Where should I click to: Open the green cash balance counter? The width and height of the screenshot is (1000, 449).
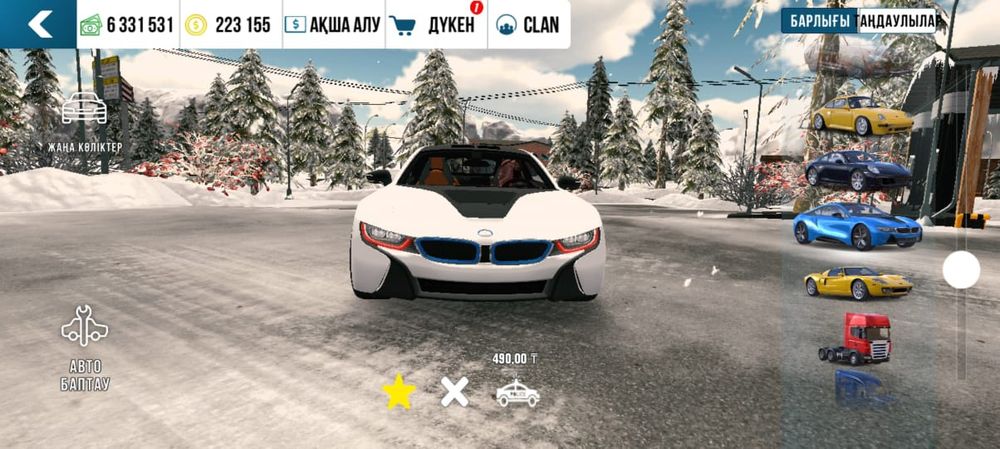[127, 25]
